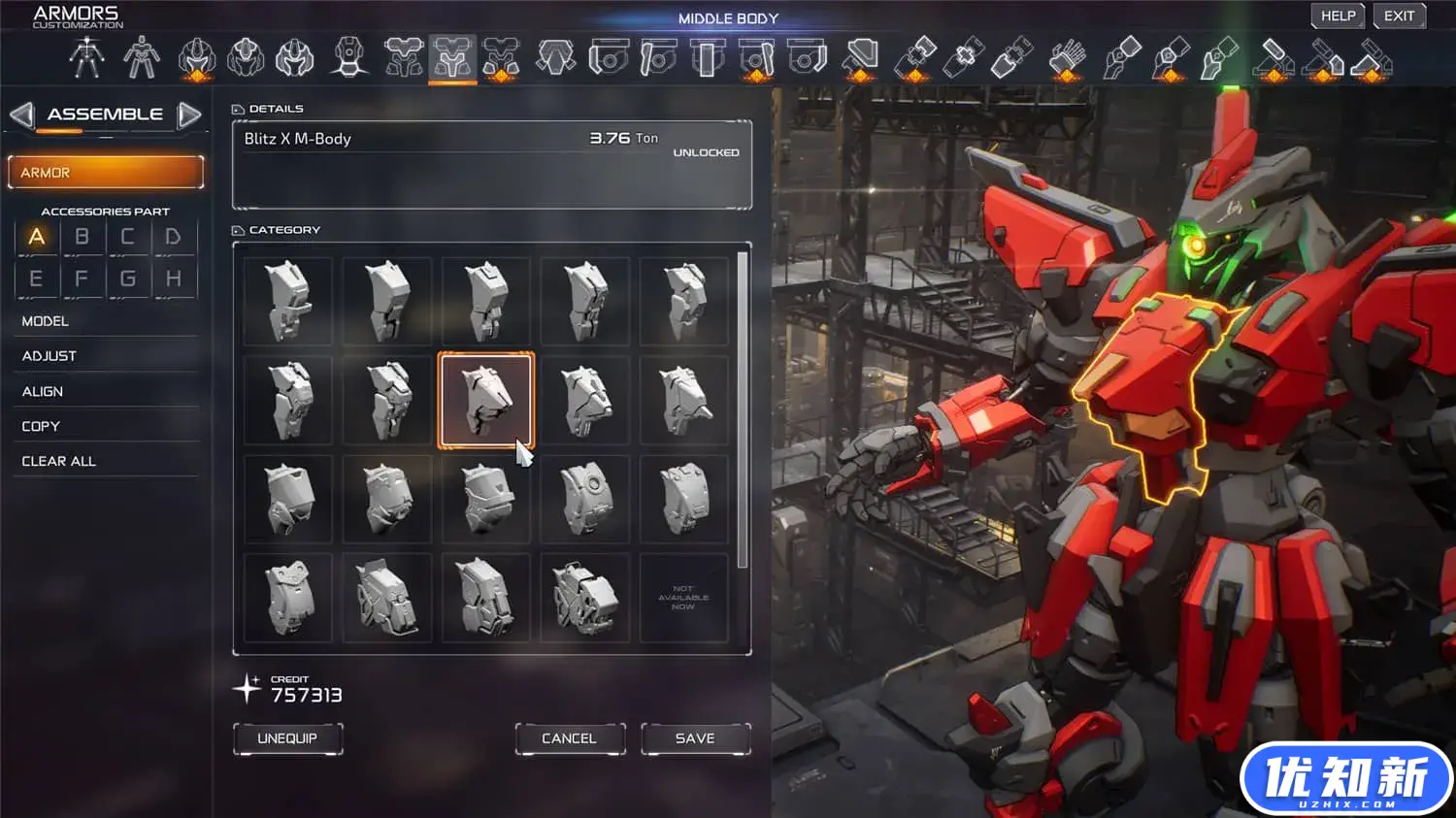This screenshot has width=1456, height=818.
Task: Exit the armor customization screen
Action: [1399, 16]
